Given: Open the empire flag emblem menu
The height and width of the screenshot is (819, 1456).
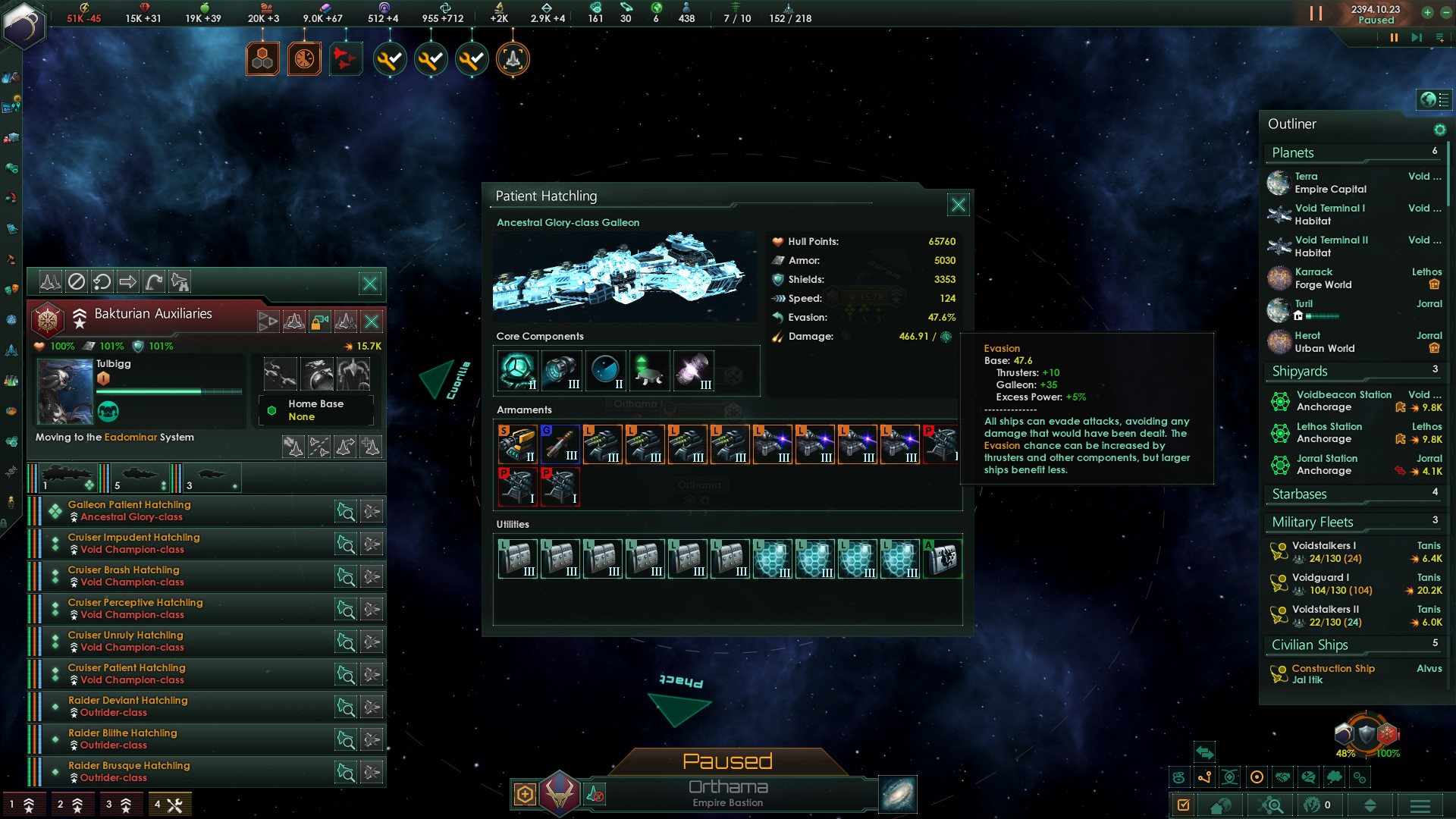Looking at the screenshot, I should [24, 24].
